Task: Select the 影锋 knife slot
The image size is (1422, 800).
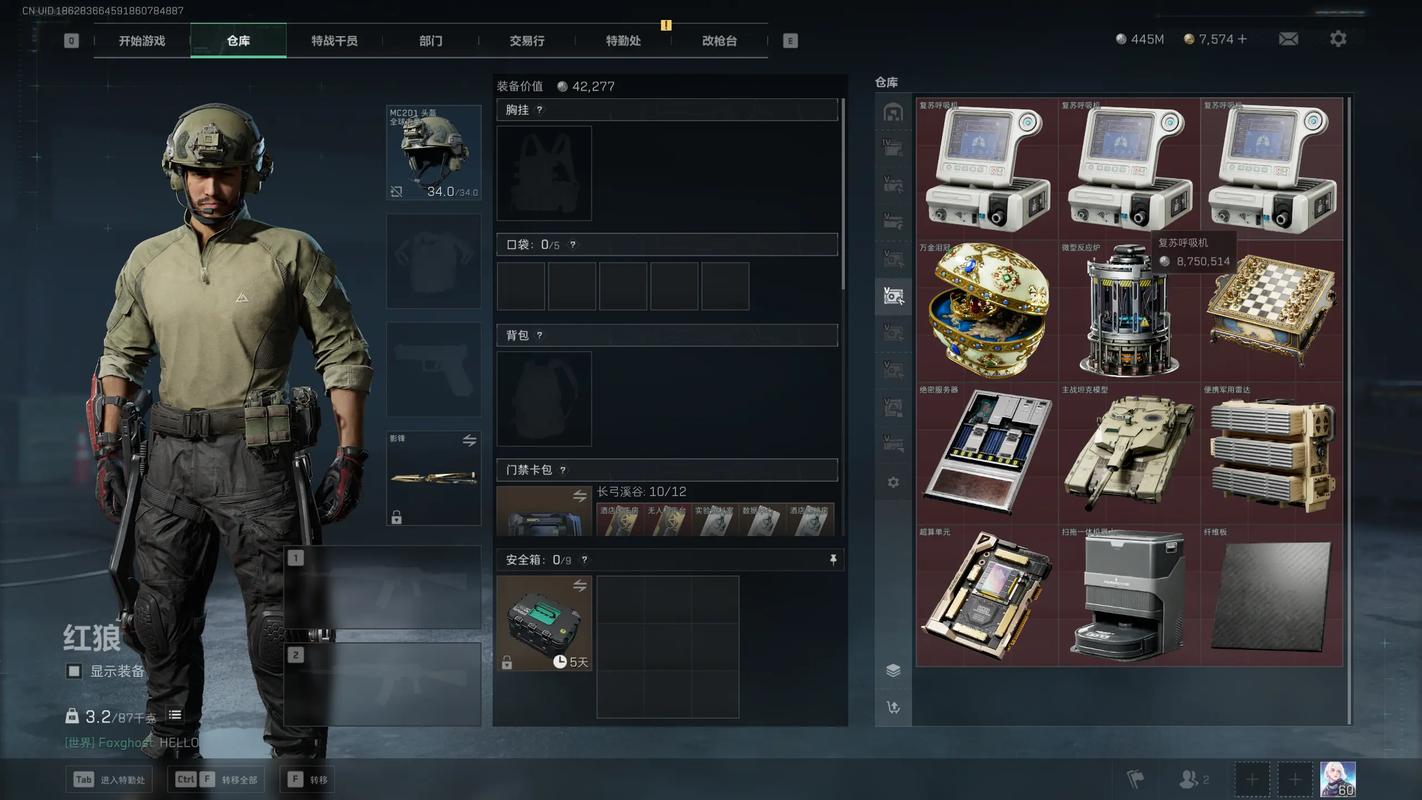Action: click(x=434, y=478)
